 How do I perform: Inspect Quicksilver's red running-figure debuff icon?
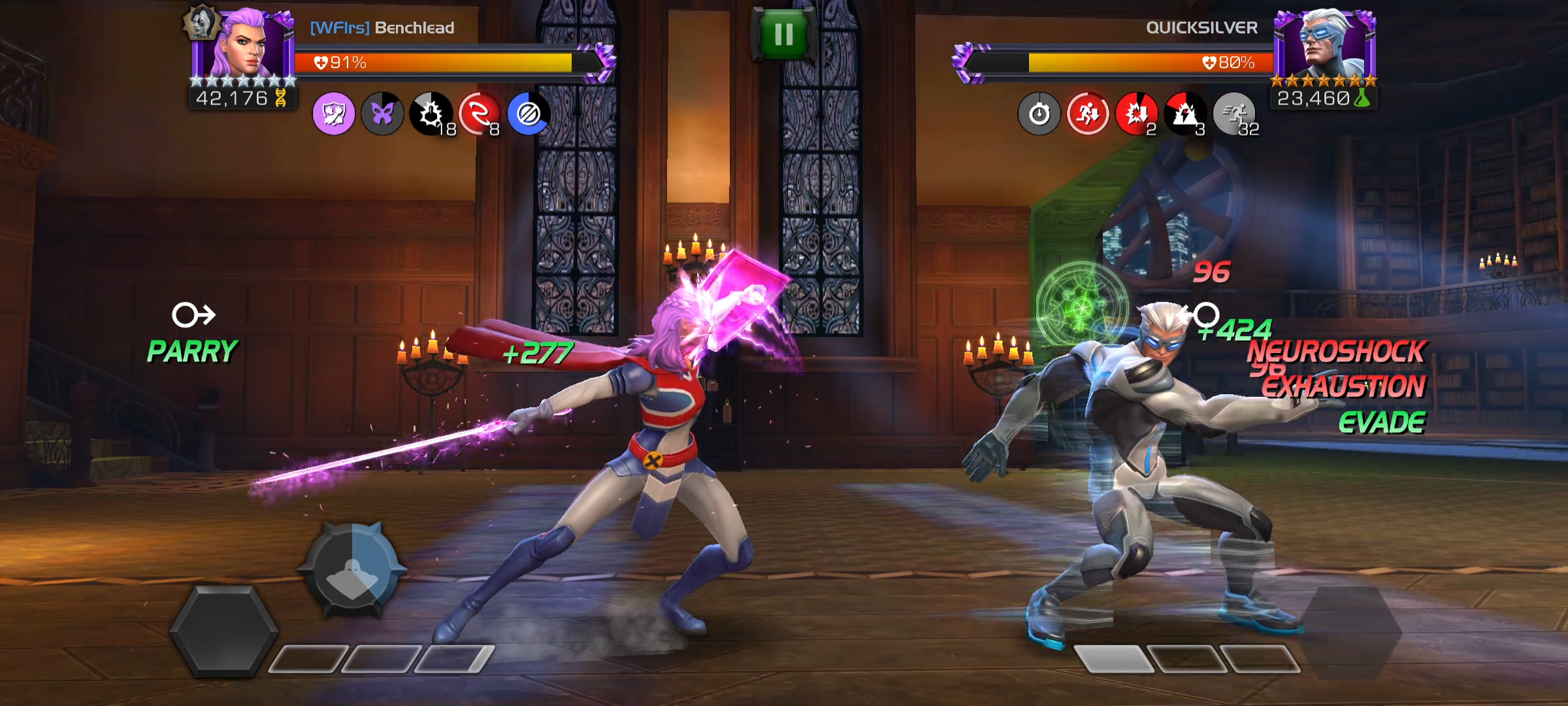click(x=1088, y=114)
